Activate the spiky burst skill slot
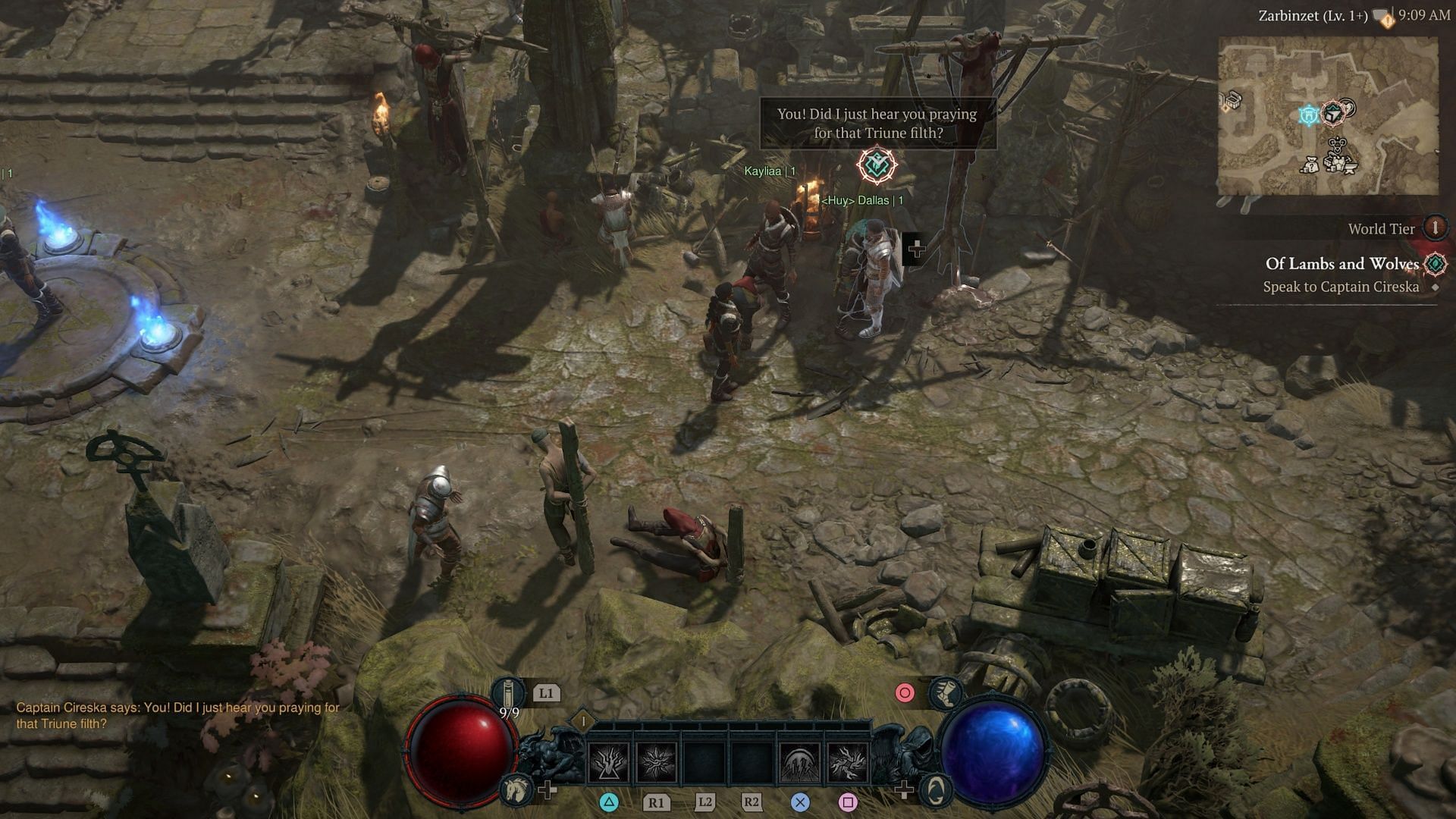This screenshot has width=1456, height=819. pyautogui.click(x=657, y=761)
